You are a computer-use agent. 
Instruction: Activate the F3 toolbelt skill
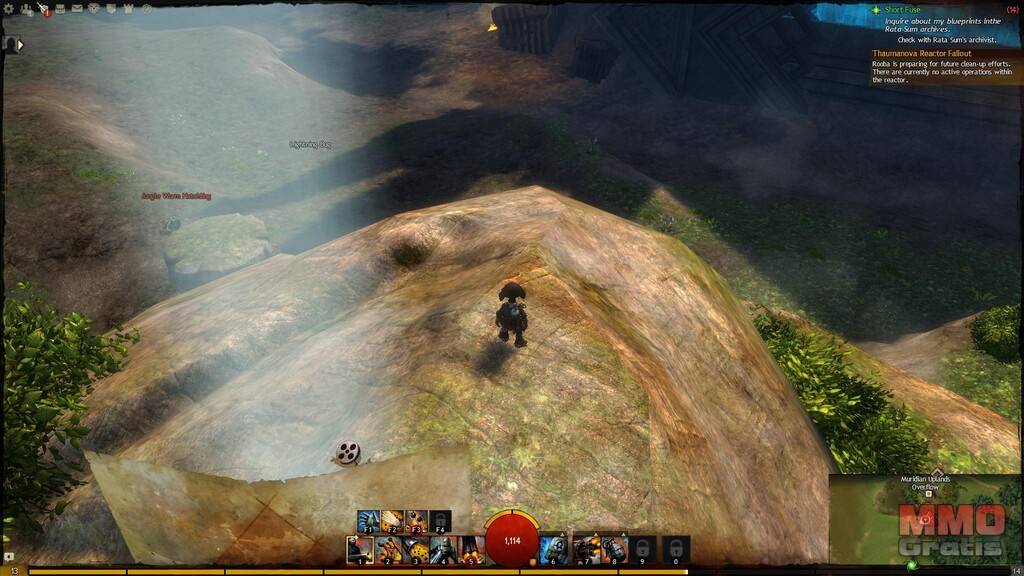[x=416, y=521]
